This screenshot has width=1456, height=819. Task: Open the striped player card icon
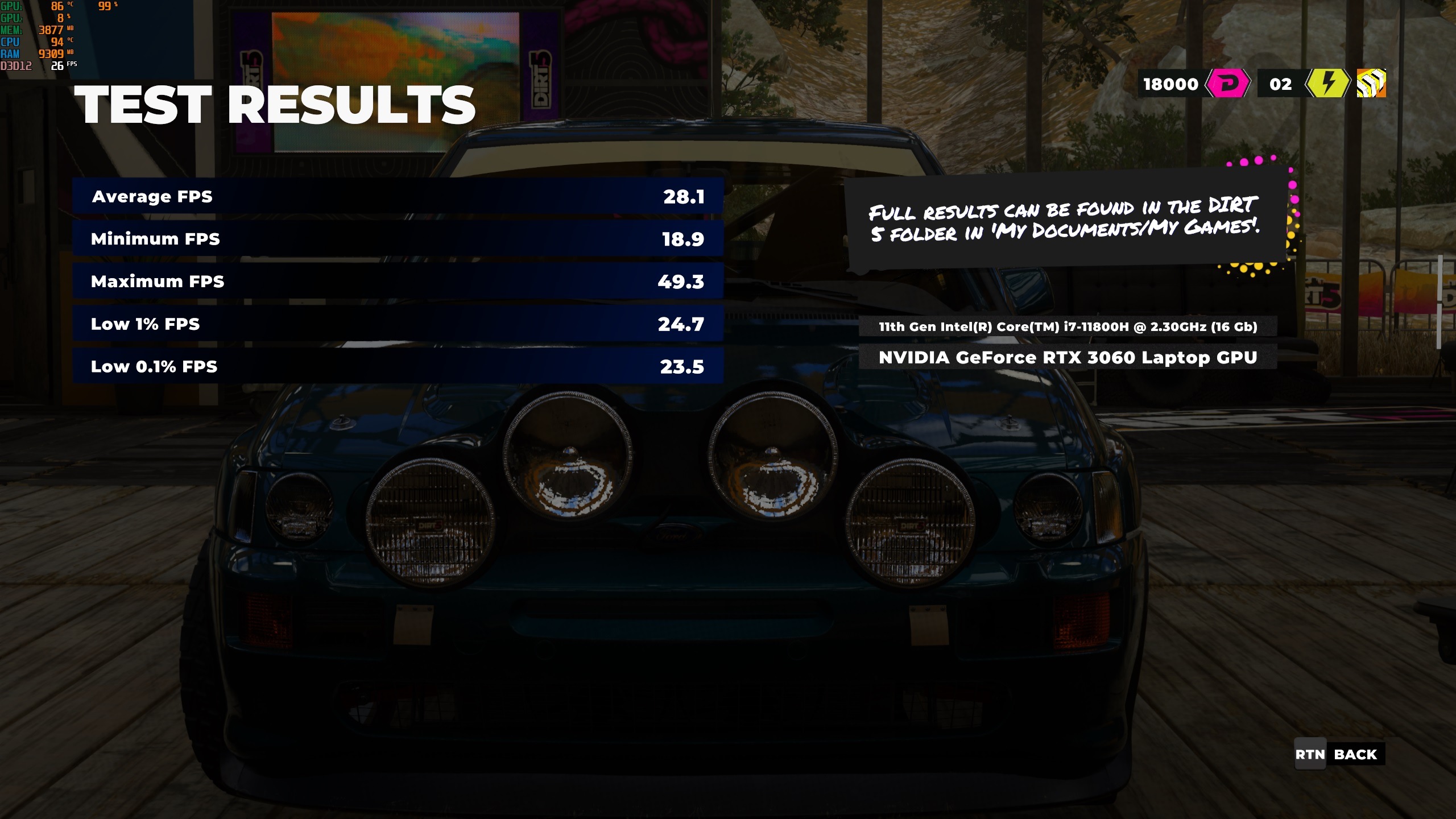(x=1371, y=84)
